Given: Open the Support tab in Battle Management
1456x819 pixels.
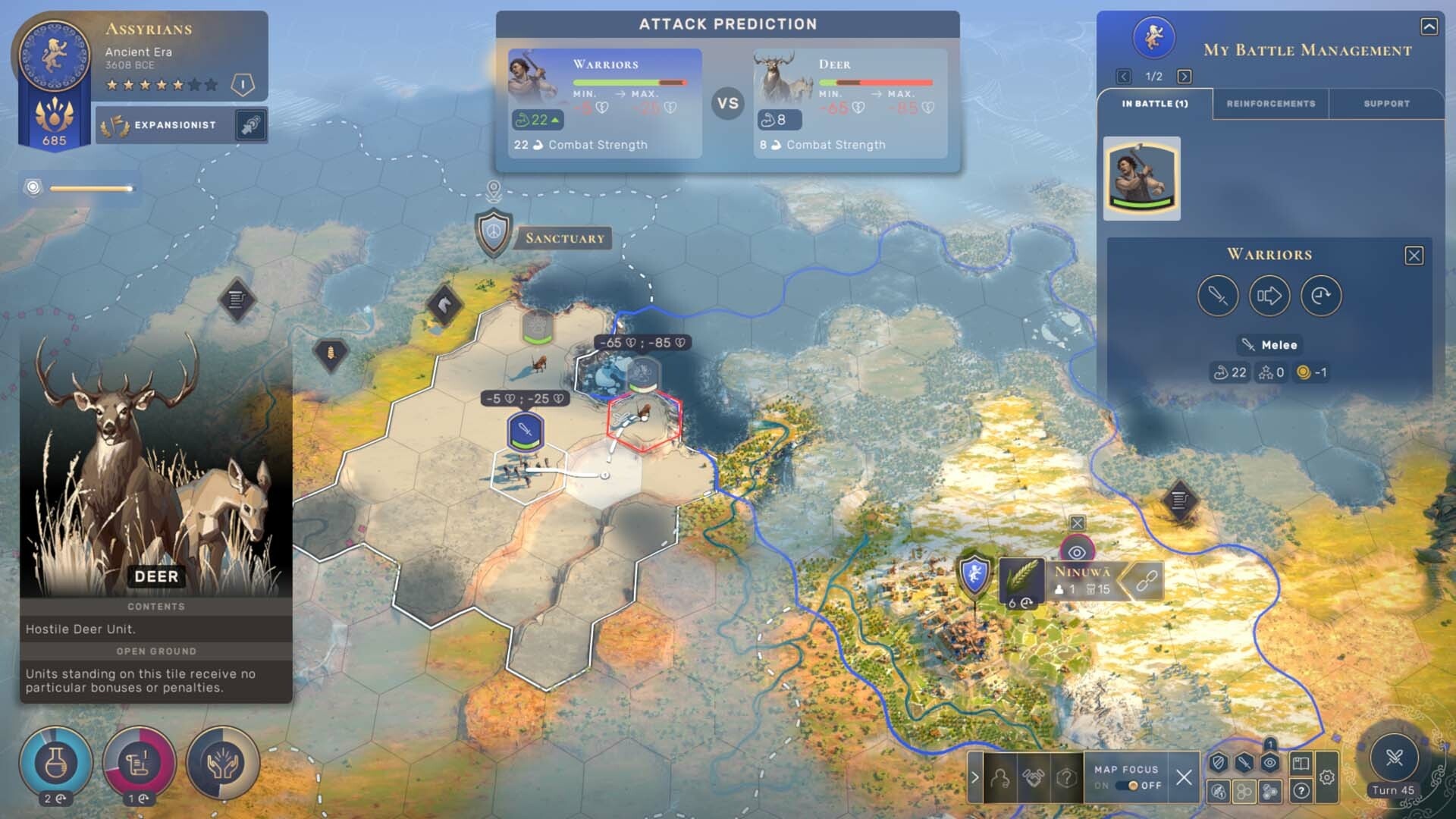Looking at the screenshot, I should pos(1385,104).
